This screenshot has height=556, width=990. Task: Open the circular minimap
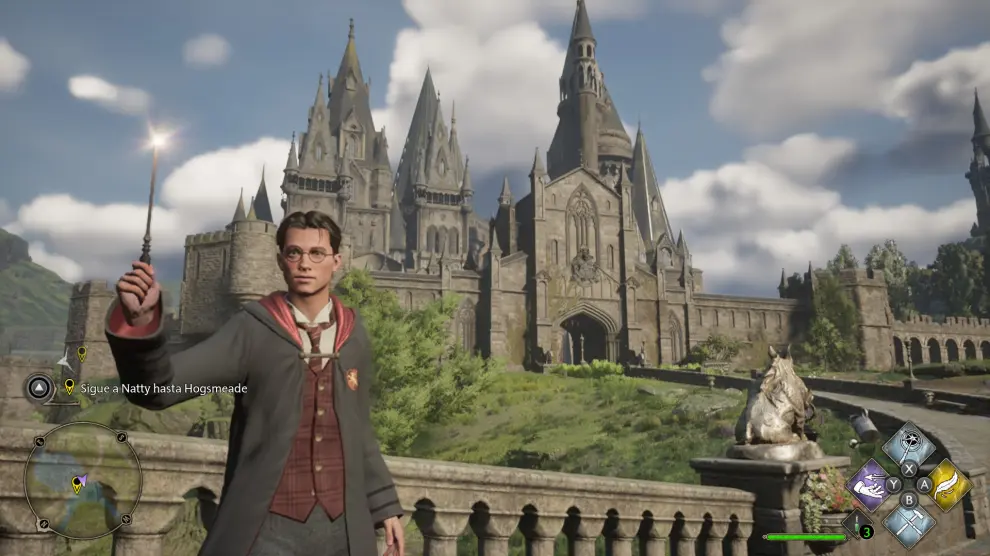point(82,480)
